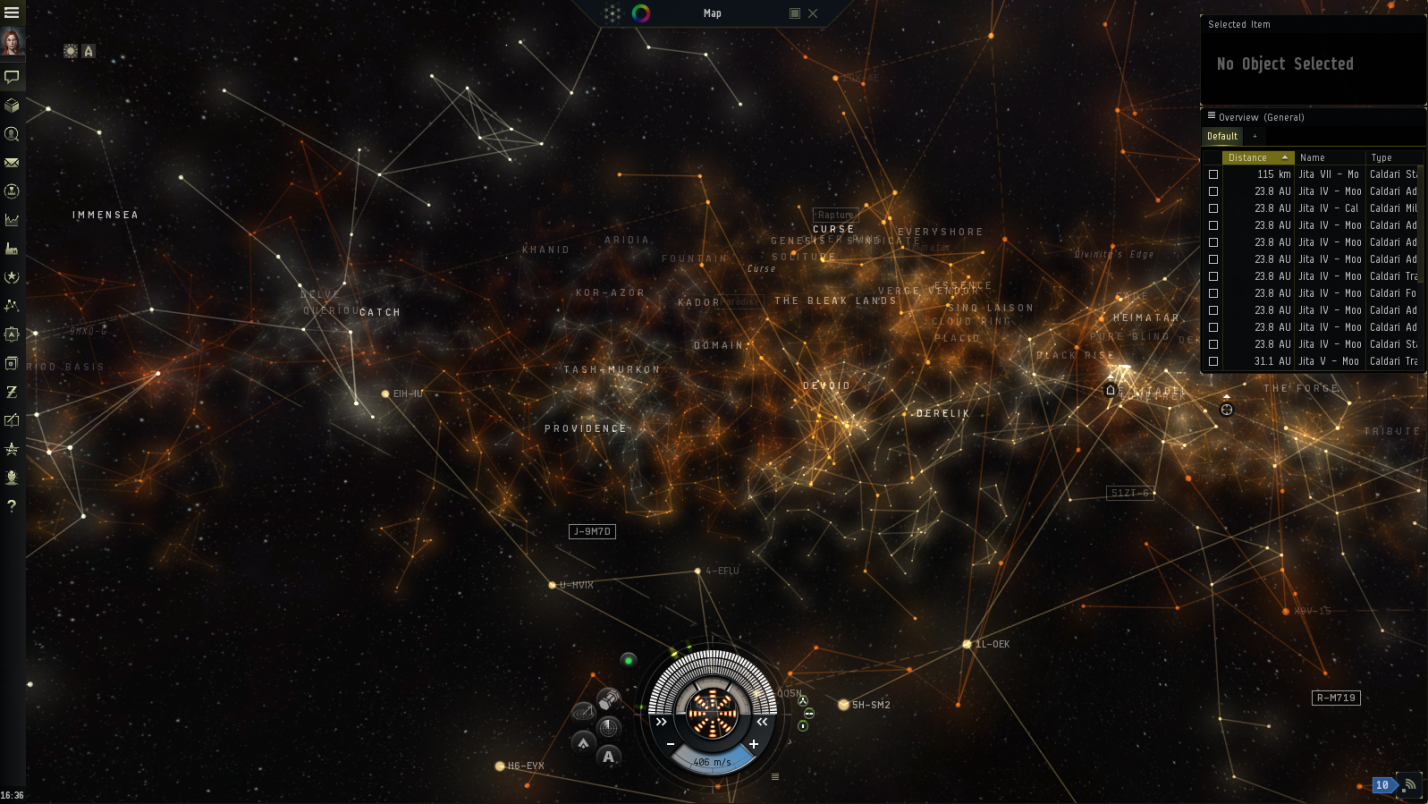1428x804 pixels.
Task: Open the industry factory icon
Action: [x=12, y=248]
